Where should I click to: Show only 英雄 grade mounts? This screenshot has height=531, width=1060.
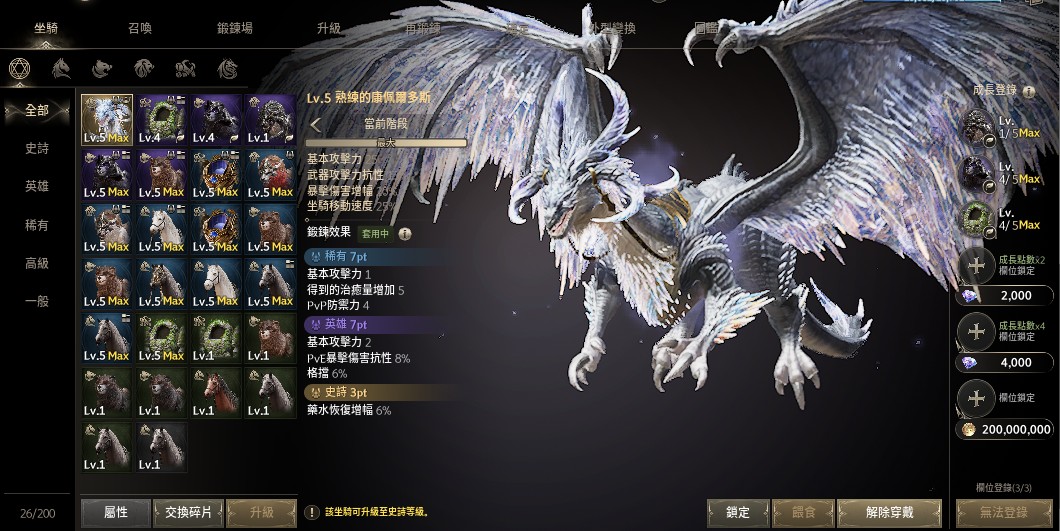(x=37, y=187)
